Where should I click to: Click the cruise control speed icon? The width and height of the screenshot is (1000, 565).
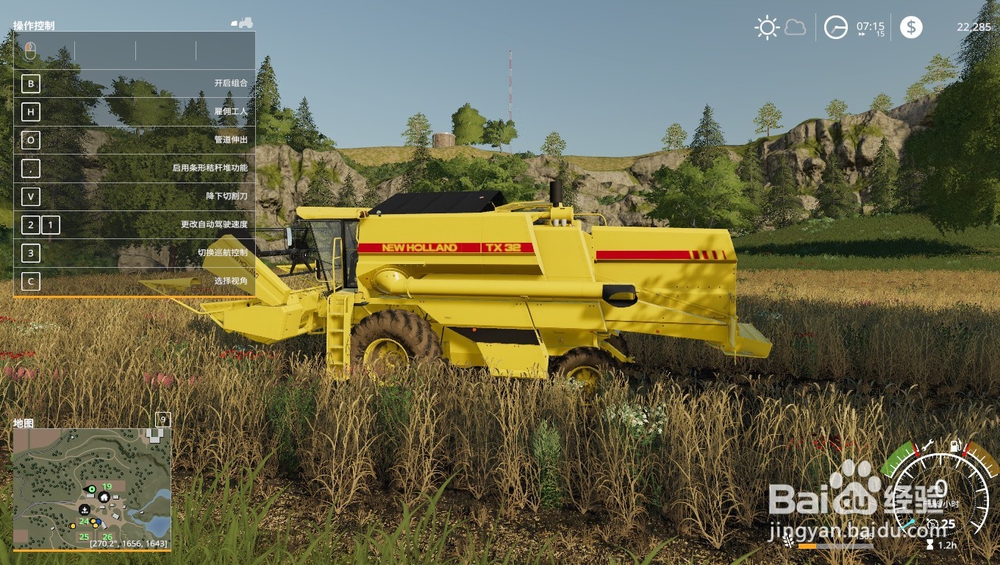click(932, 524)
